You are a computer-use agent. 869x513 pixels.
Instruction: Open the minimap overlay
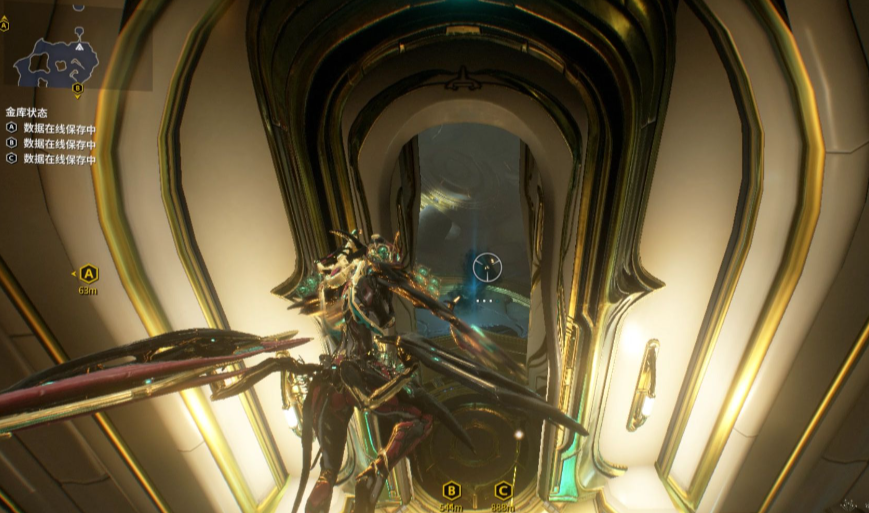[56, 59]
